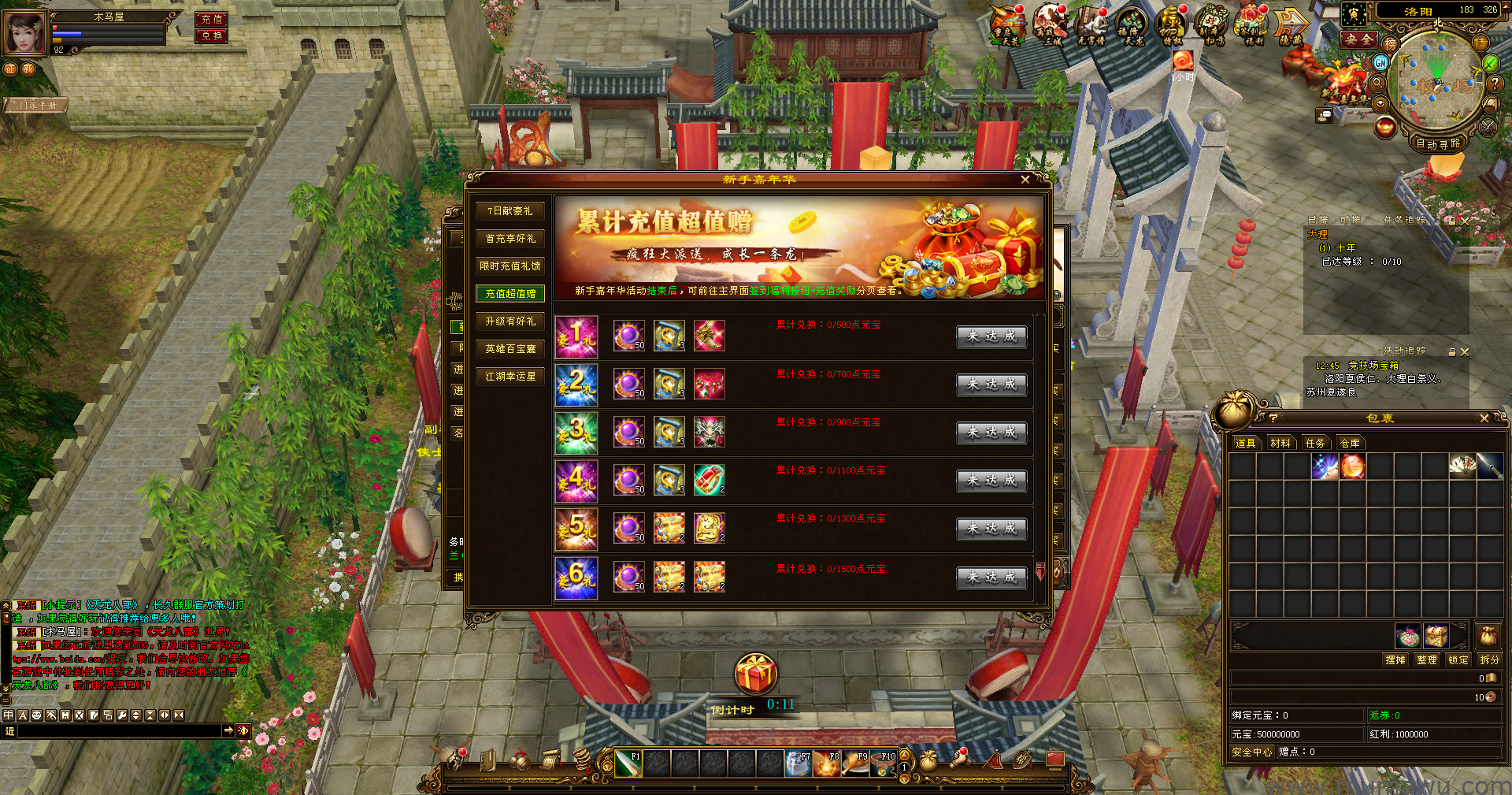Screen dimensions: 1512x795
Task: Activate the 自动寻路 auto-pathing button
Action: pos(1437,143)
